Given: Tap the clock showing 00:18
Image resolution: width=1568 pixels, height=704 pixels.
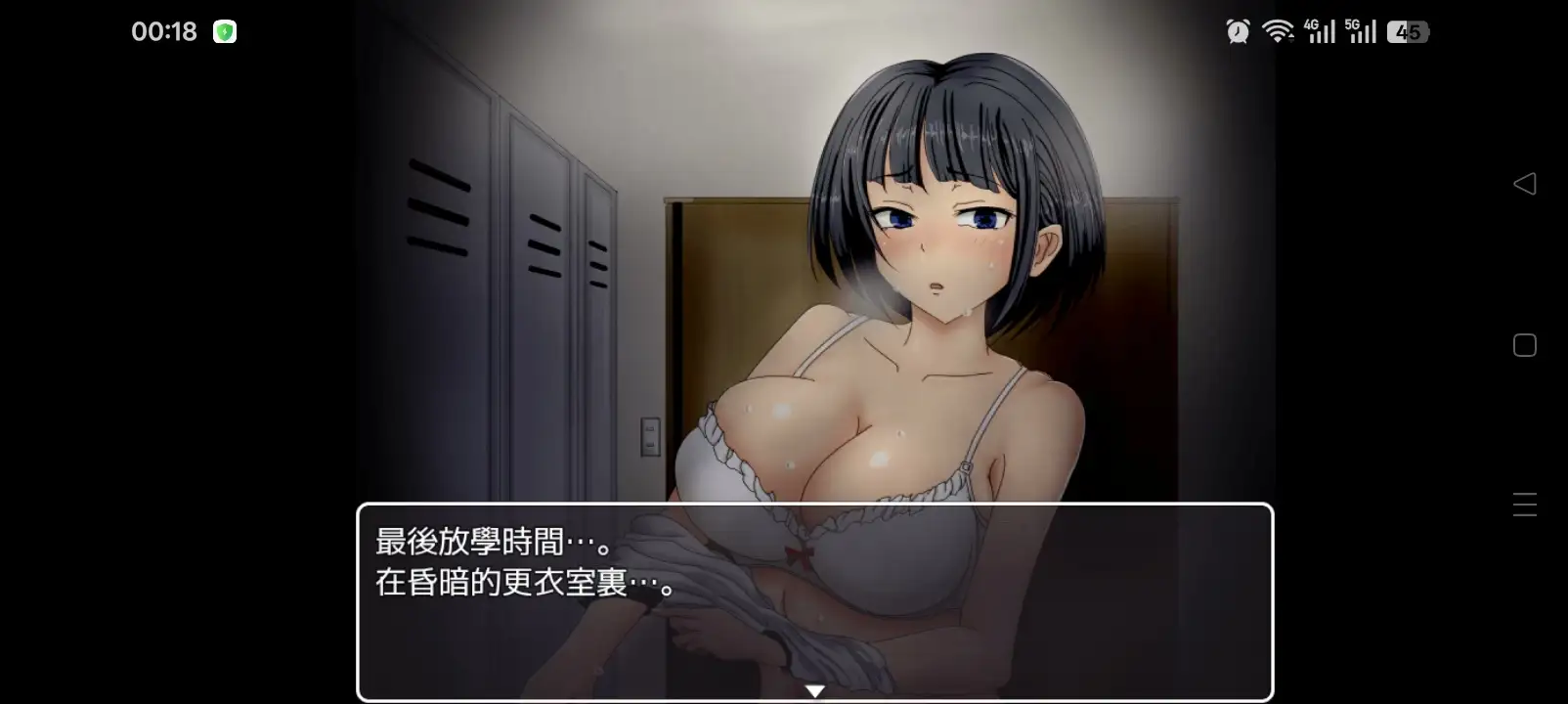Looking at the screenshot, I should [x=162, y=30].
